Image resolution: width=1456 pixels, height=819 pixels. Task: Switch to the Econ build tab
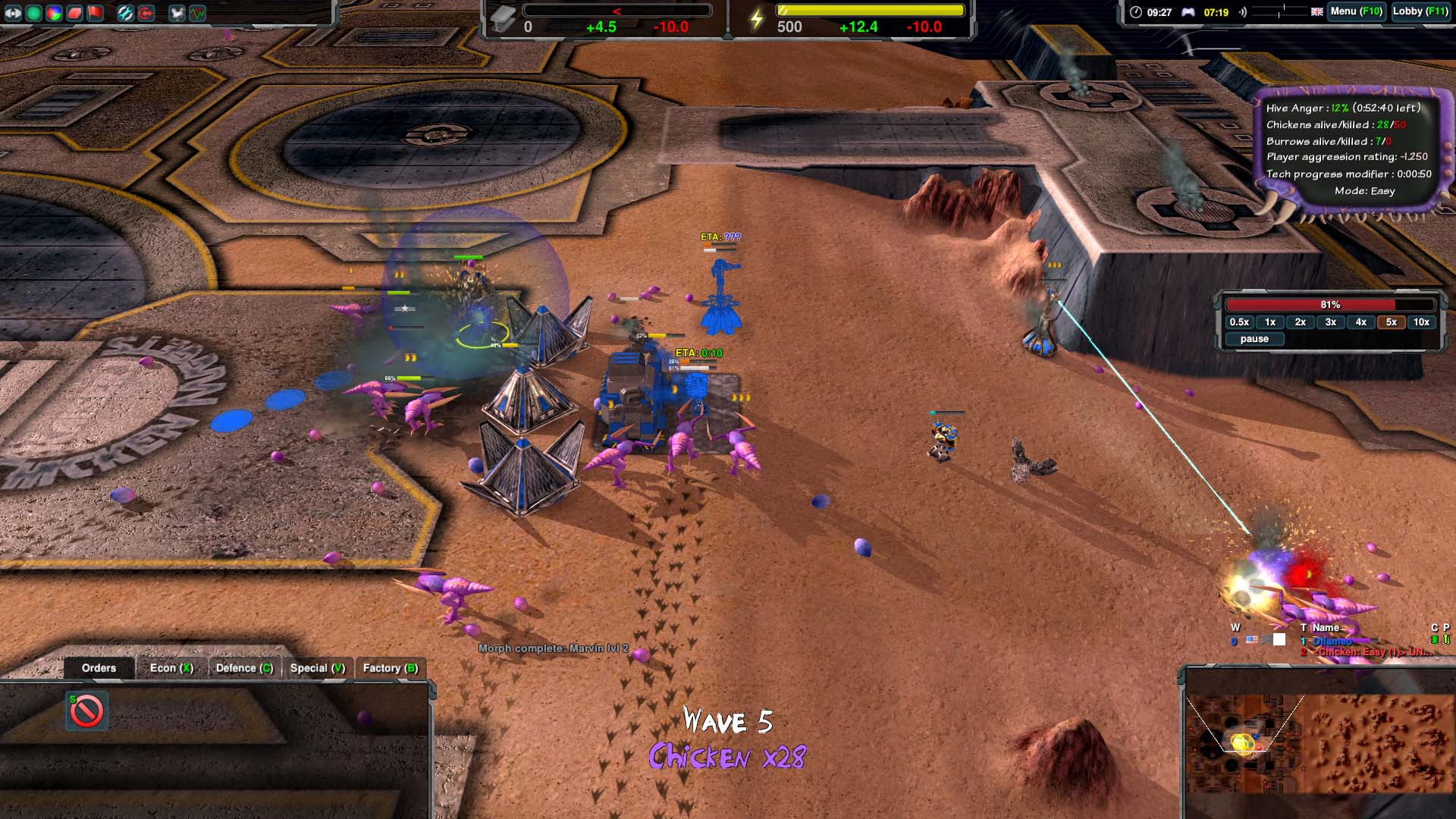(171, 668)
